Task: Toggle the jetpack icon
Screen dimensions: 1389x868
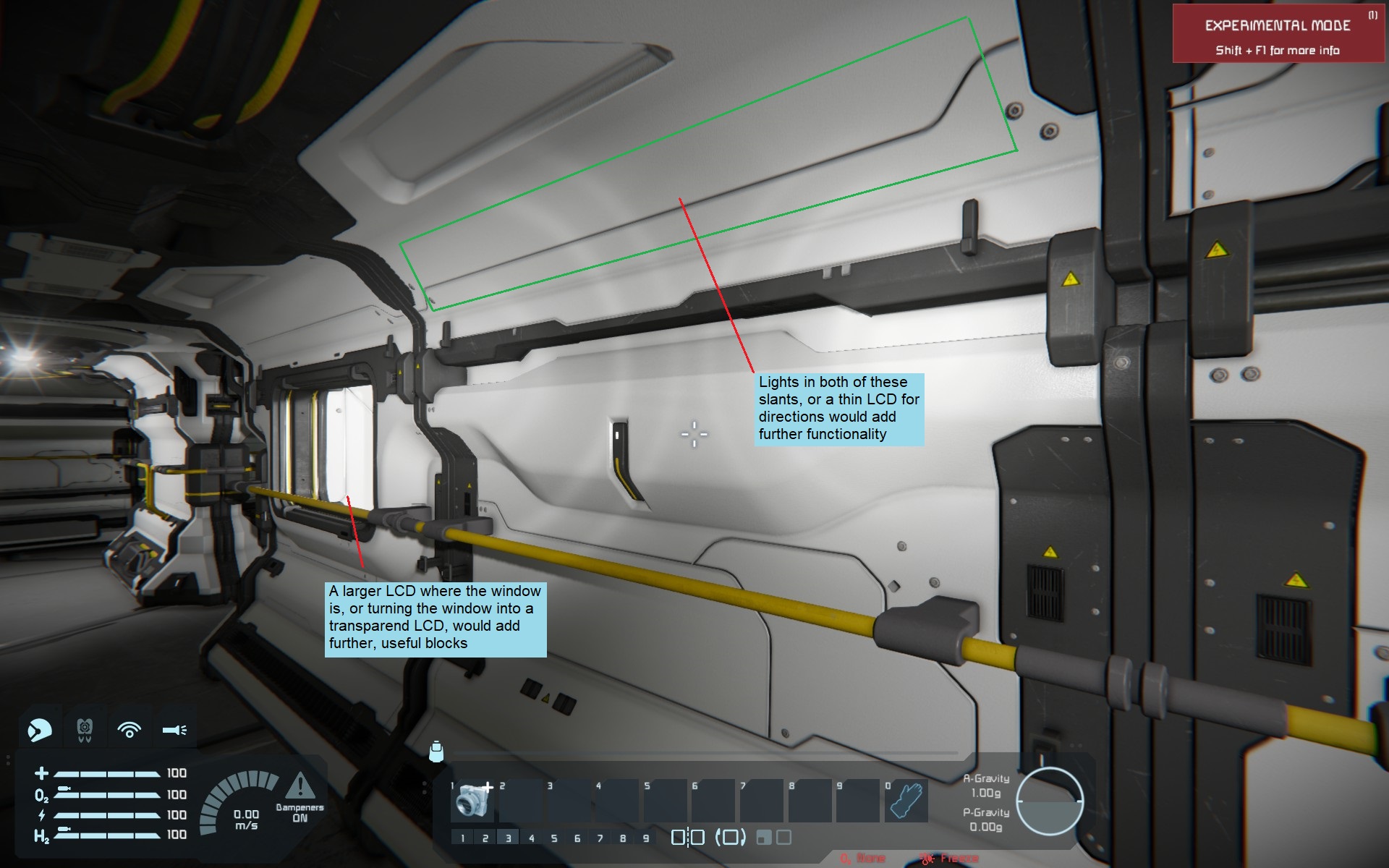Action: click(x=85, y=730)
